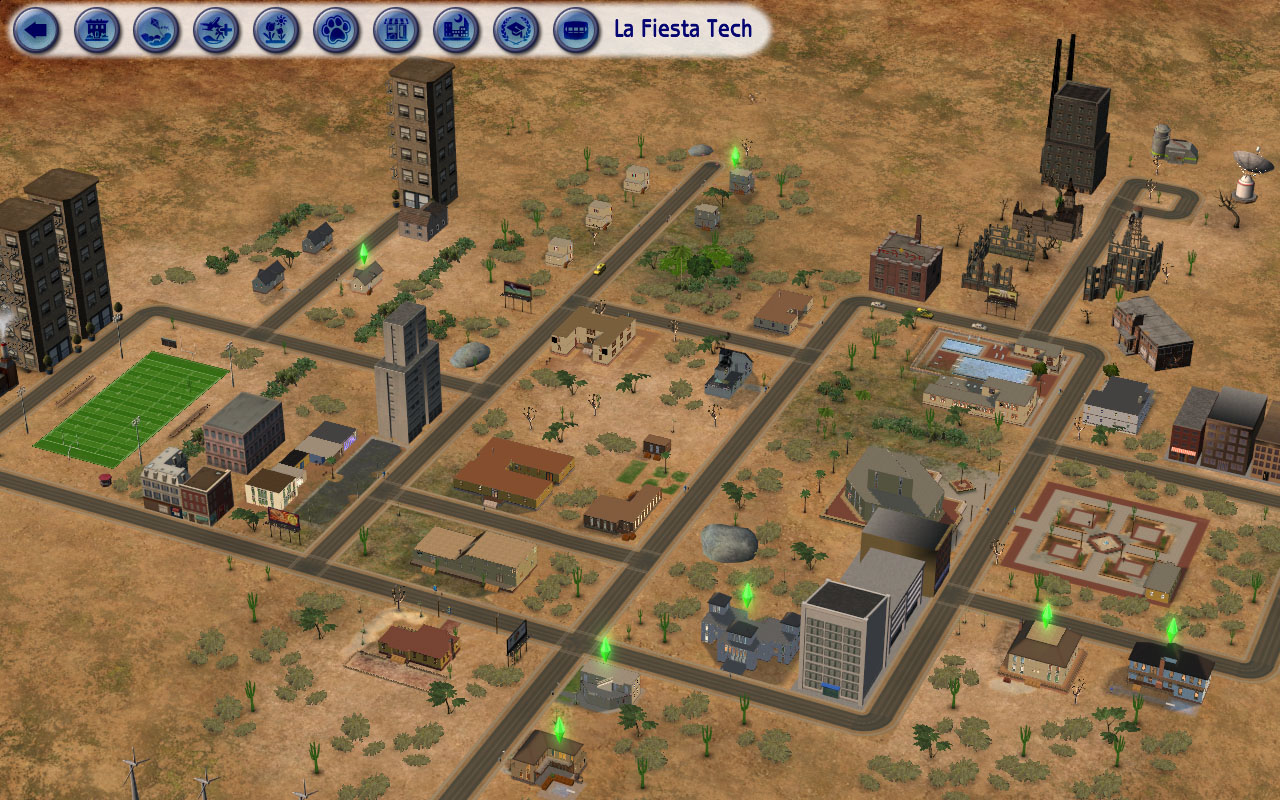The width and height of the screenshot is (1280, 800).
Task: Click the bus icon button
Action: (x=577, y=30)
